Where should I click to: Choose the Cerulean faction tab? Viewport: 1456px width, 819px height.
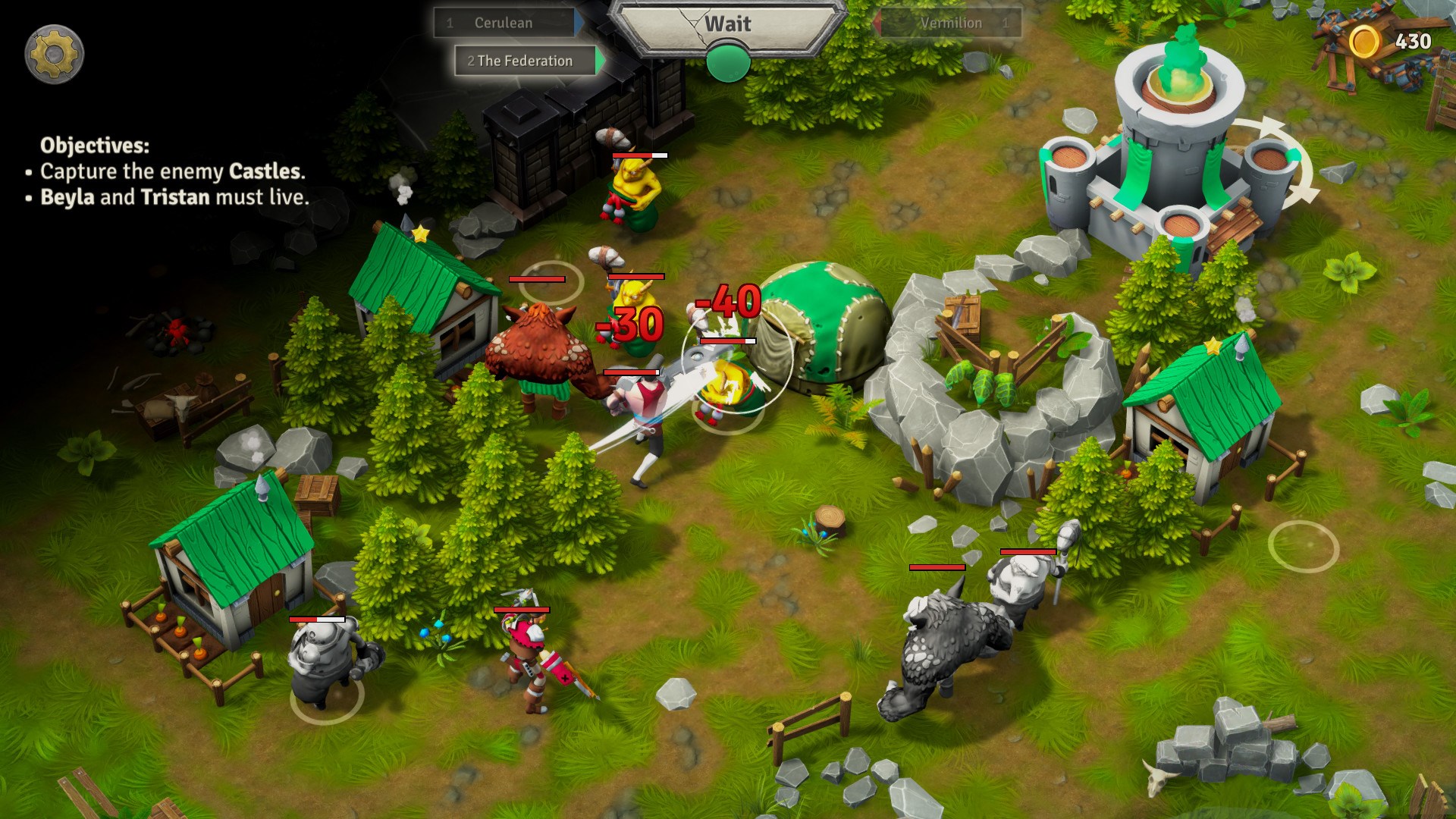[504, 23]
